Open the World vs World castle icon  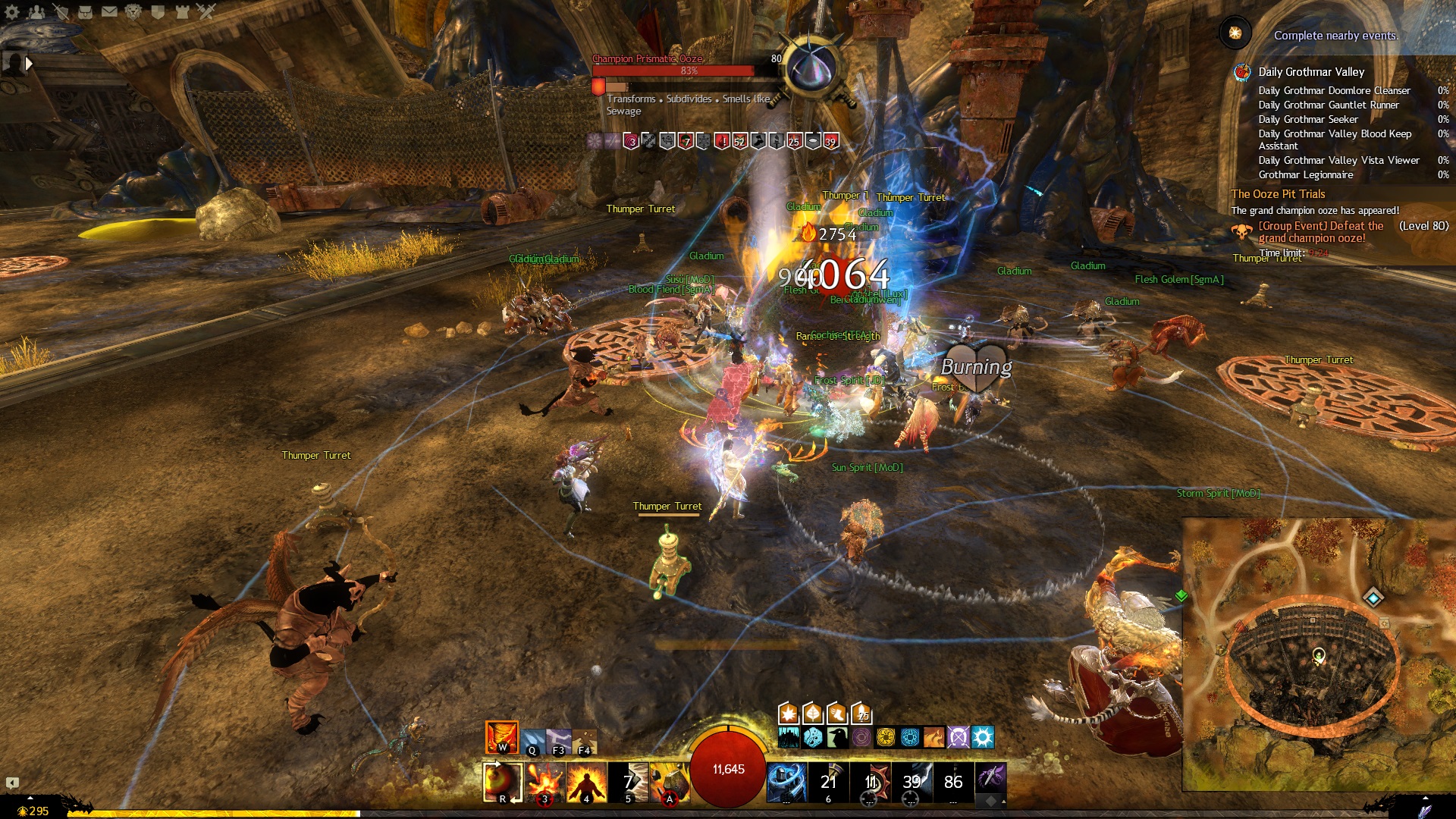[x=182, y=11]
